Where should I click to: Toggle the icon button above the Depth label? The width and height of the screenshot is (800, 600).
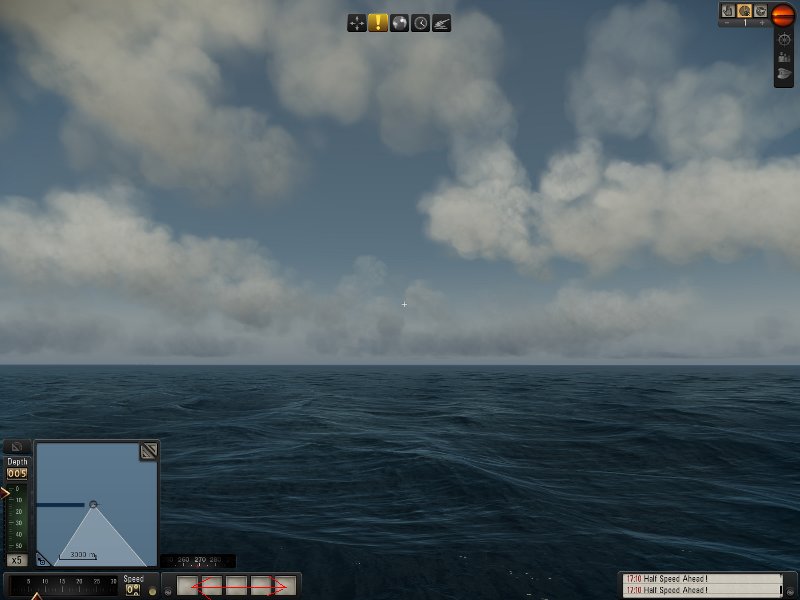pos(17,447)
